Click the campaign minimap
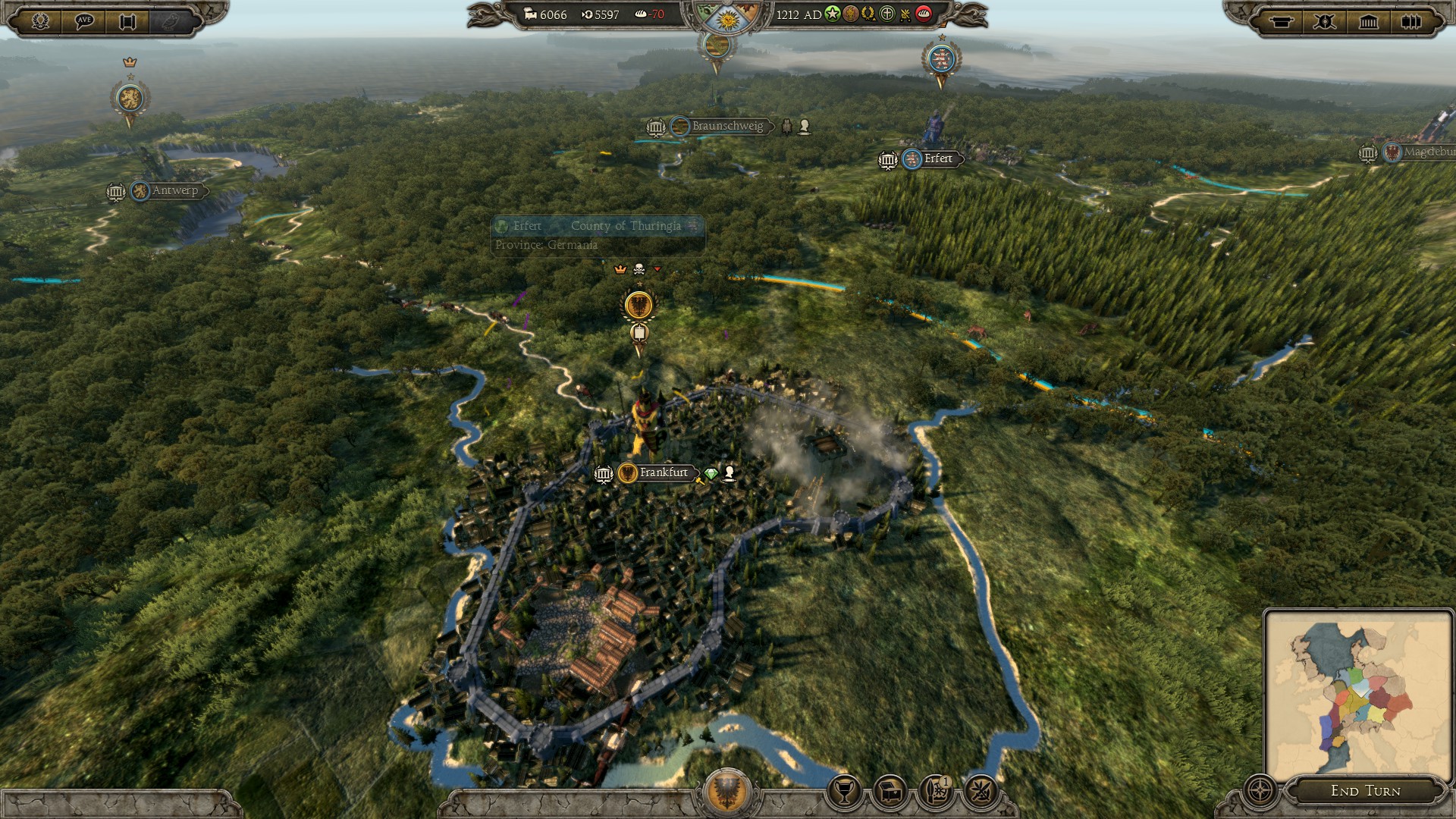 (1357, 694)
